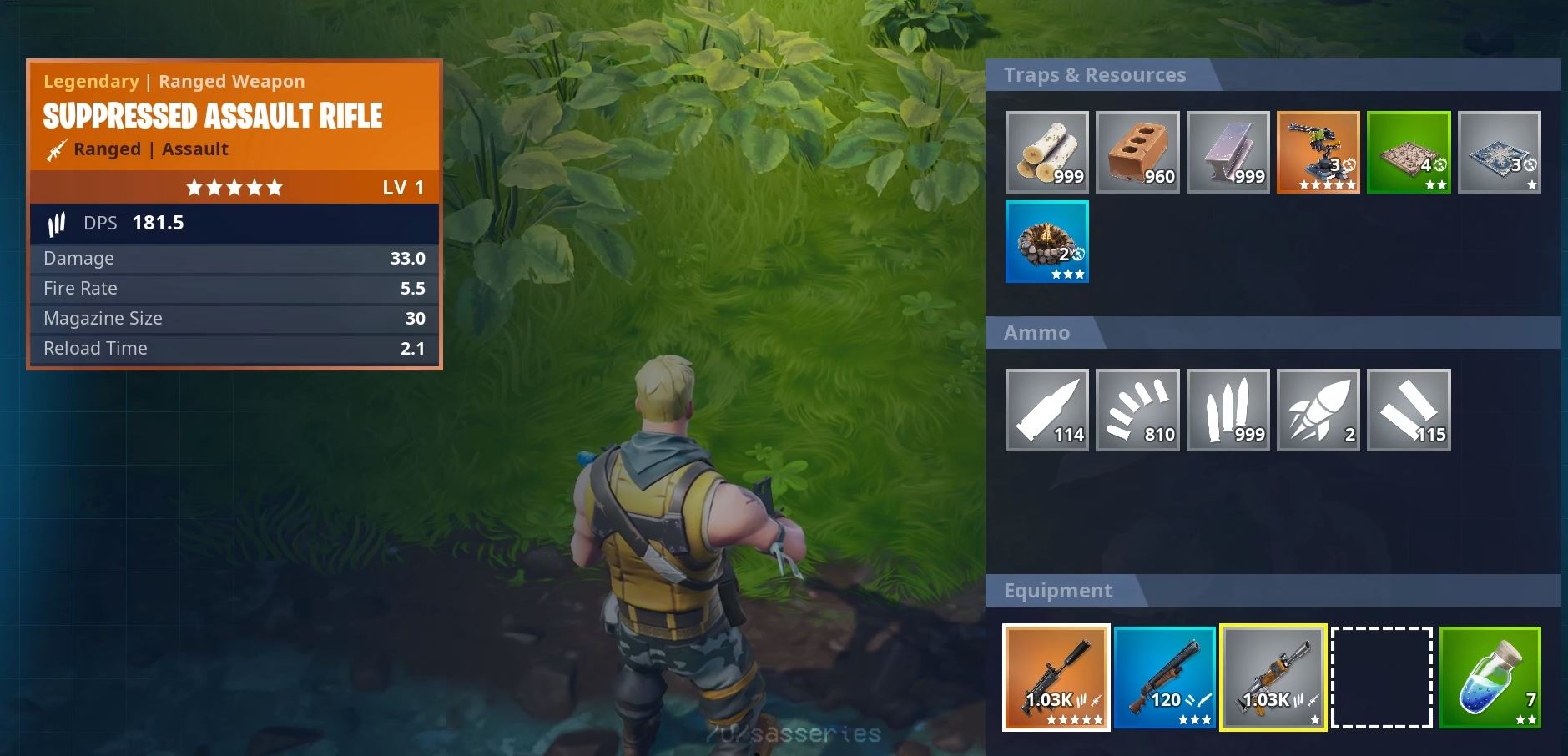
Task: Select the wood resource stack of 999
Action: (1048, 152)
